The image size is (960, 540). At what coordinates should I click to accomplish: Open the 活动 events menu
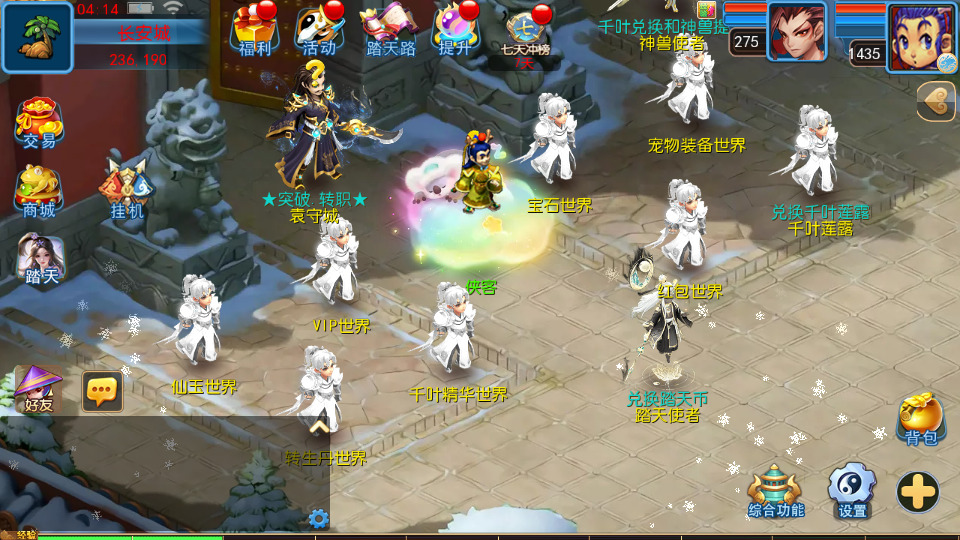(319, 31)
